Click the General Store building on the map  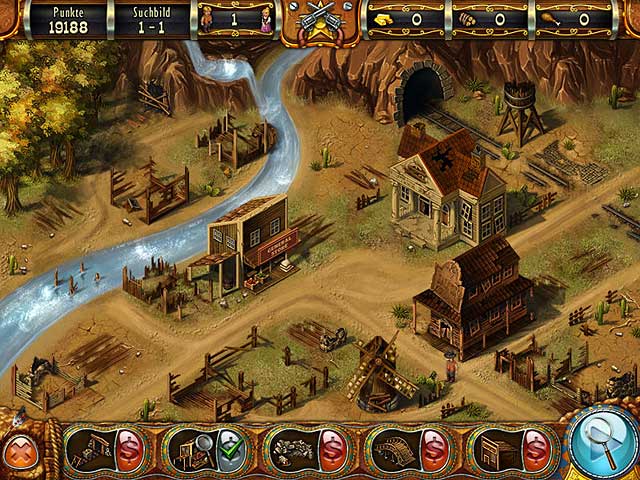(254, 240)
